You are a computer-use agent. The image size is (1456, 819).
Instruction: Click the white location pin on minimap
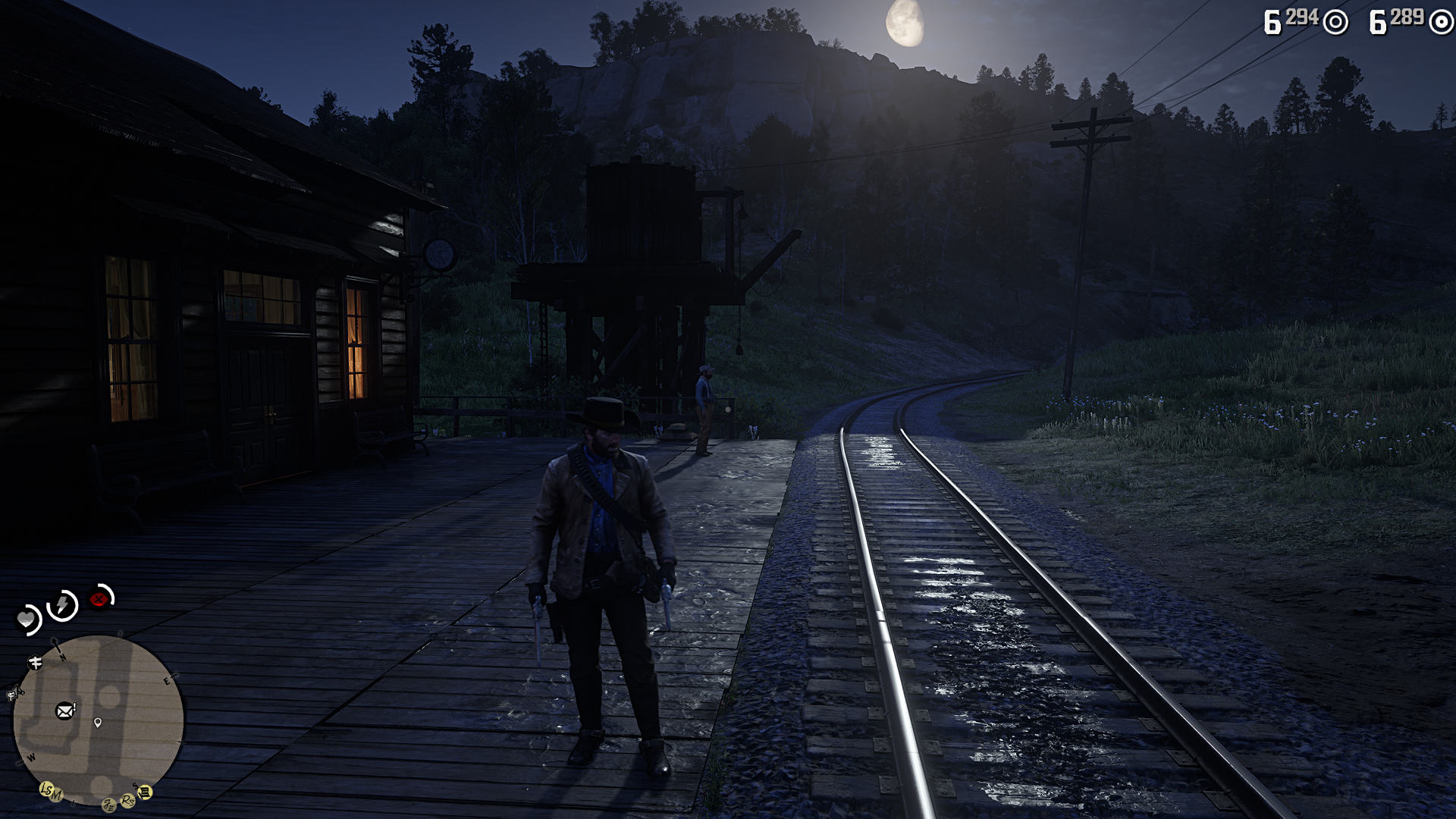[x=98, y=723]
